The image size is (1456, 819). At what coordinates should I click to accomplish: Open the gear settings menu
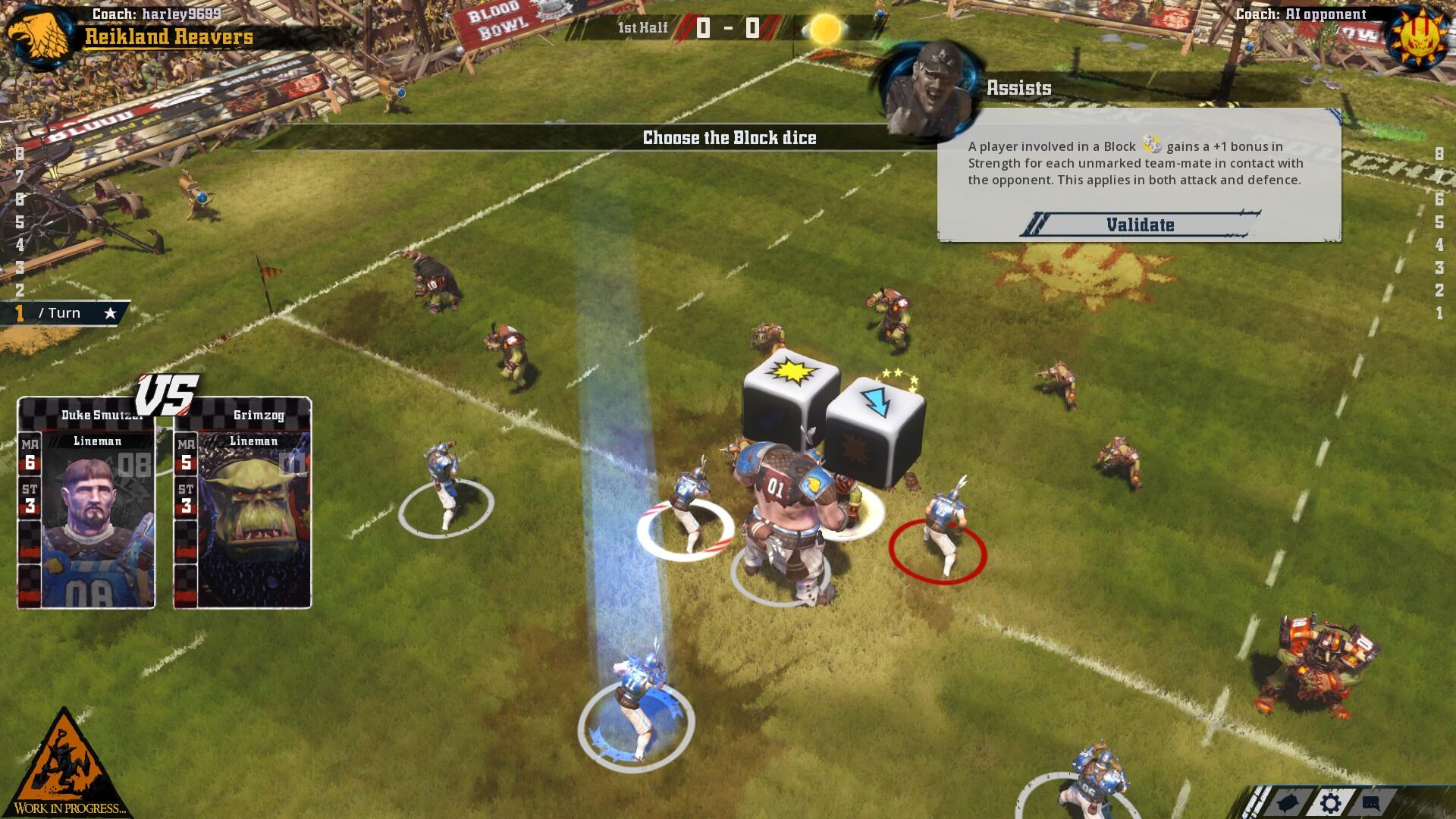click(x=1331, y=803)
